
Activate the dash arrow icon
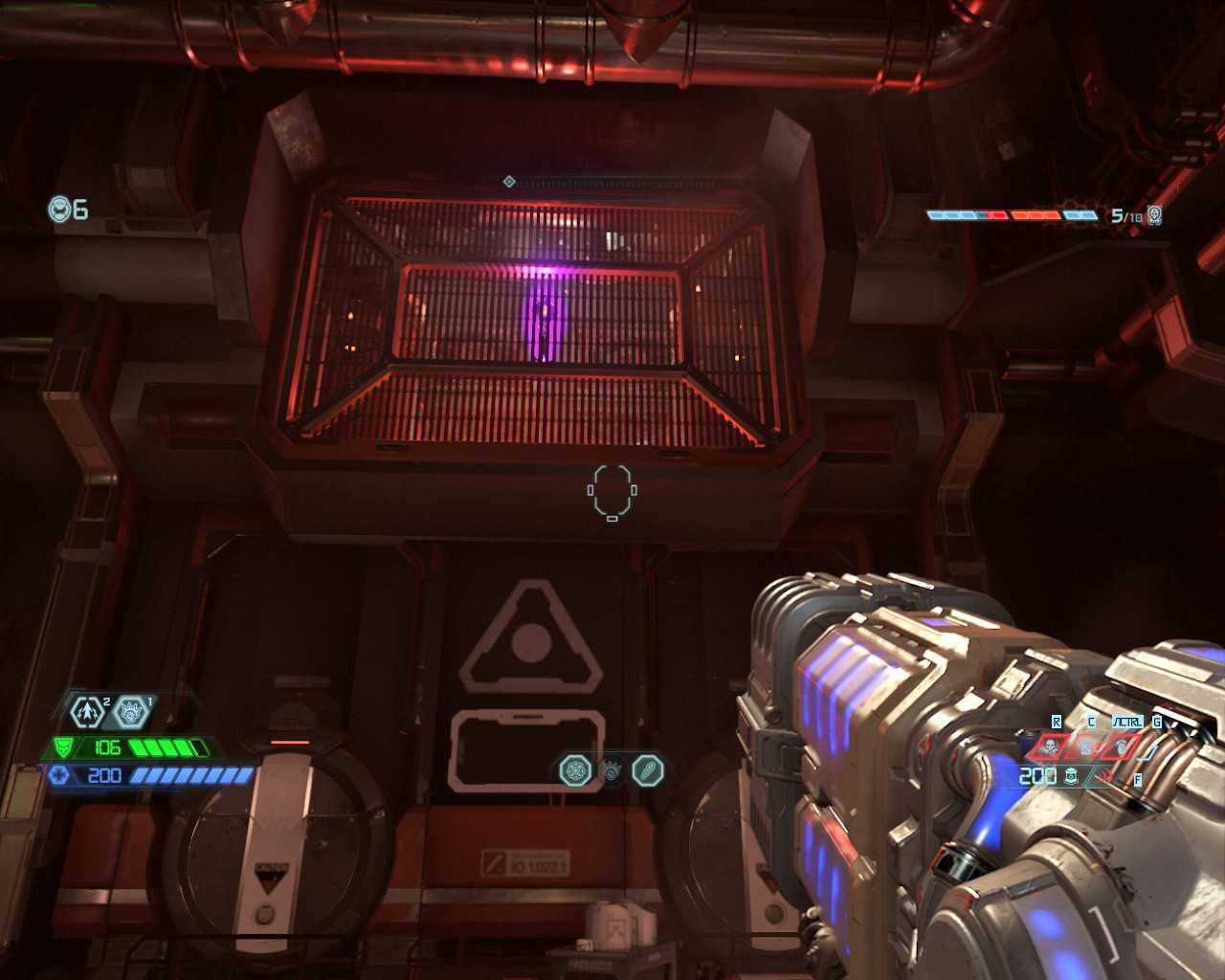click(x=88, y=712)
